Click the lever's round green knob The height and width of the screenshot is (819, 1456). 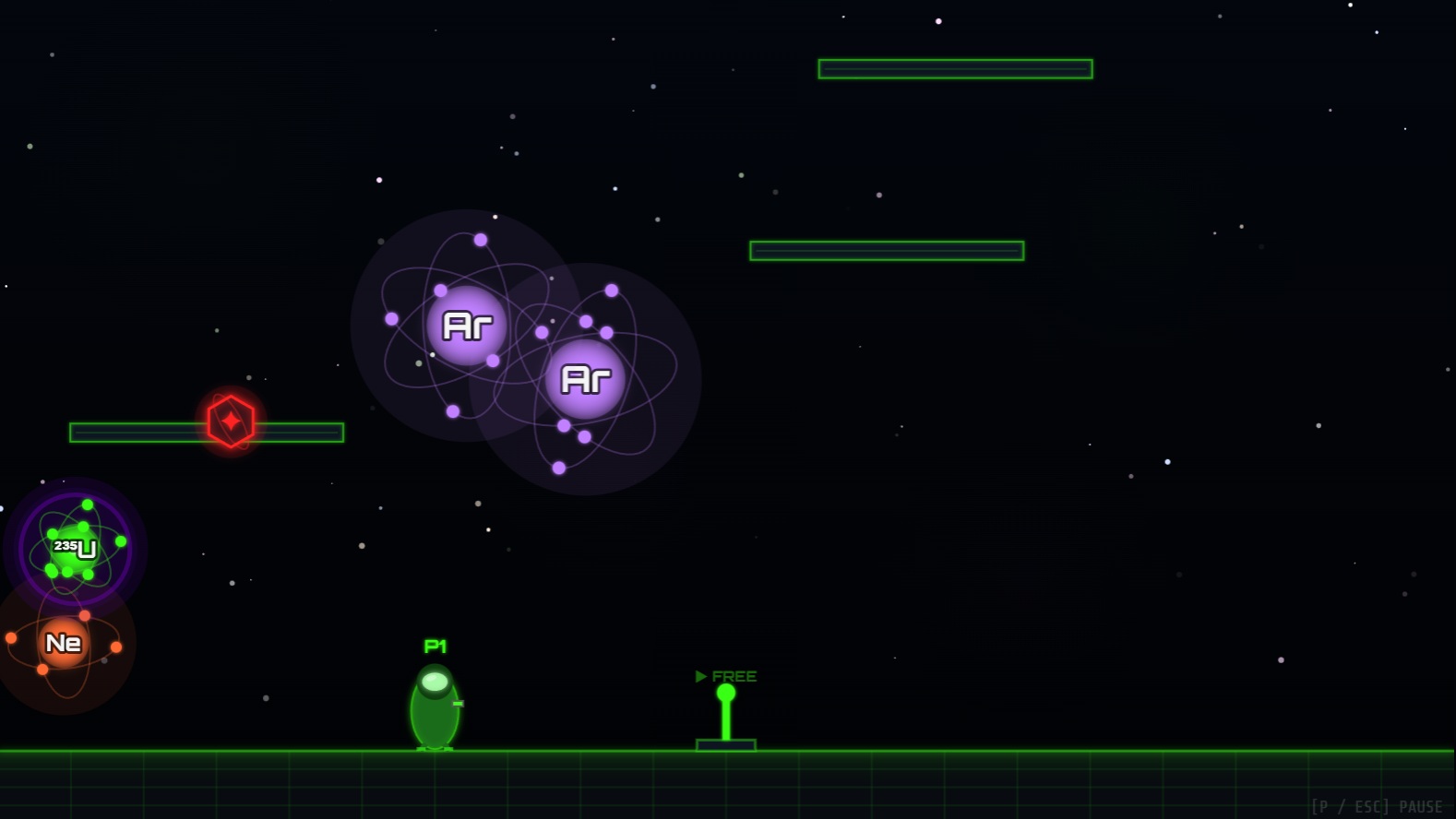coord(727,690)
